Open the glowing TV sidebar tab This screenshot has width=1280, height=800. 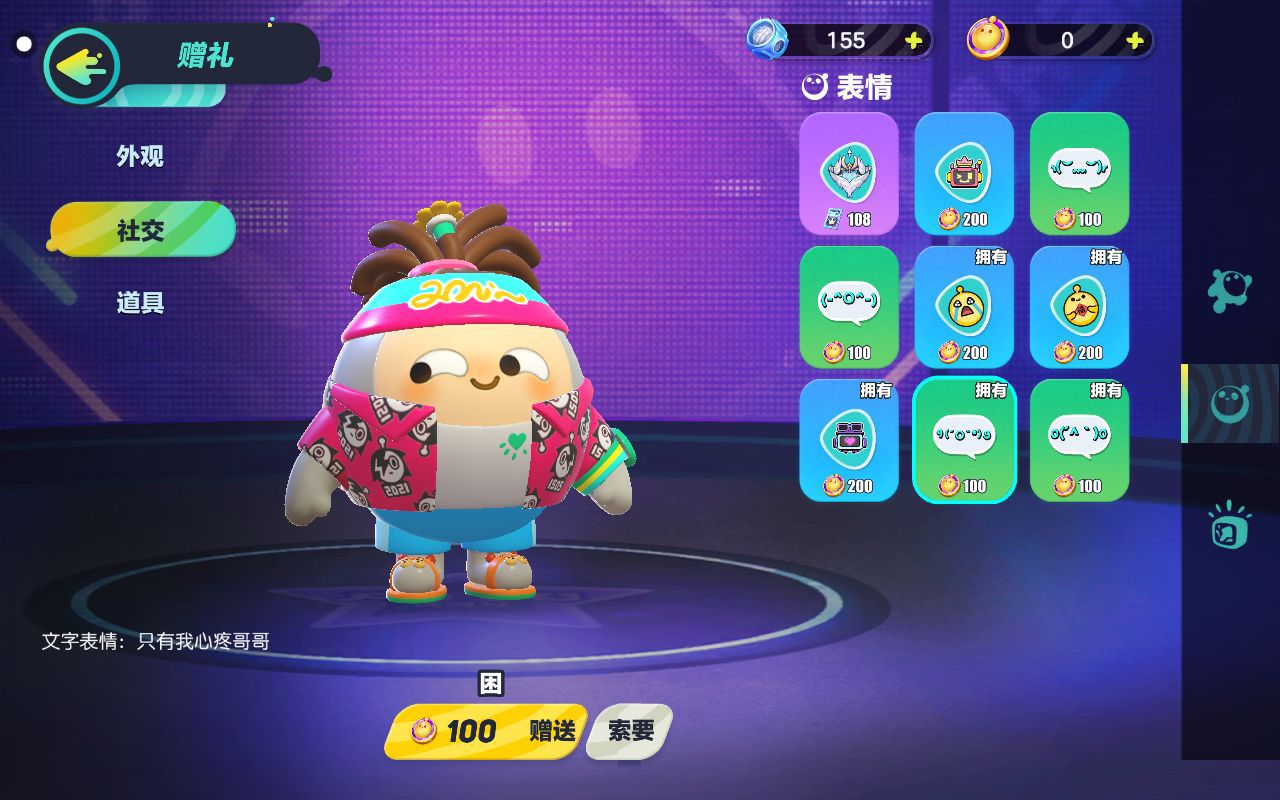pyautogui.click(x=1229, y=525)
